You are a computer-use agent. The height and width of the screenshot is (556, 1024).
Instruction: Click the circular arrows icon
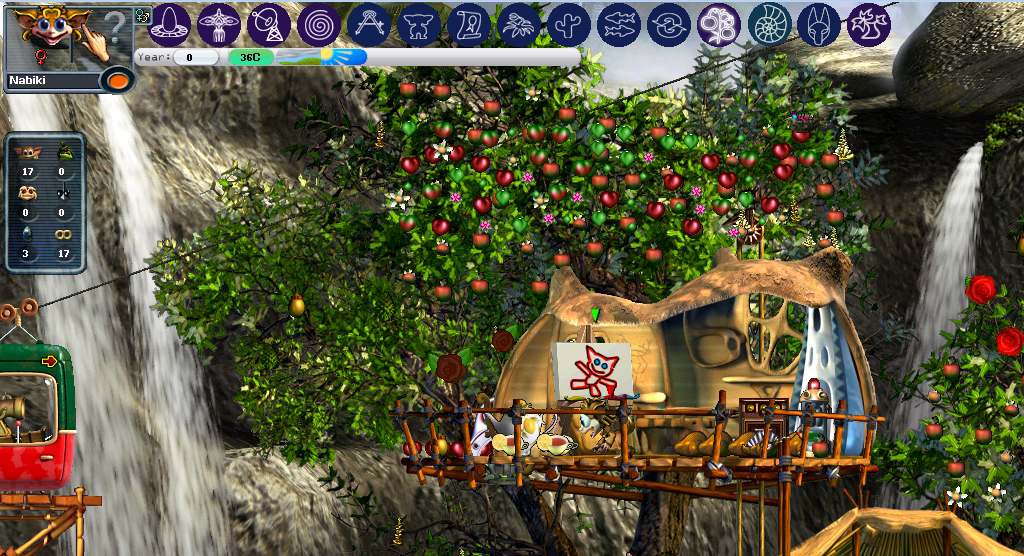669,24
